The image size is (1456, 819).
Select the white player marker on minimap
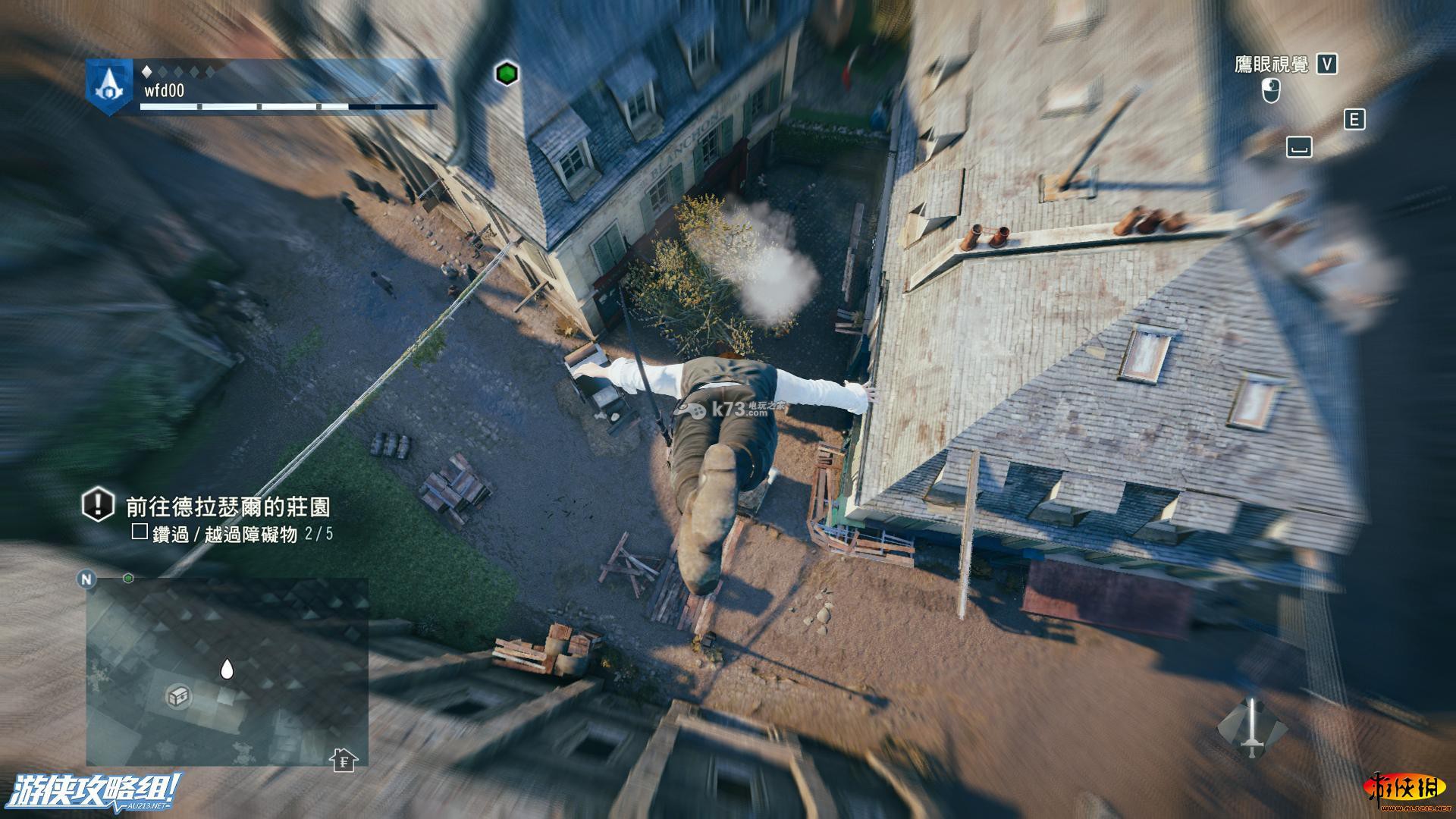pyautogui.click(x=226, y=670)
